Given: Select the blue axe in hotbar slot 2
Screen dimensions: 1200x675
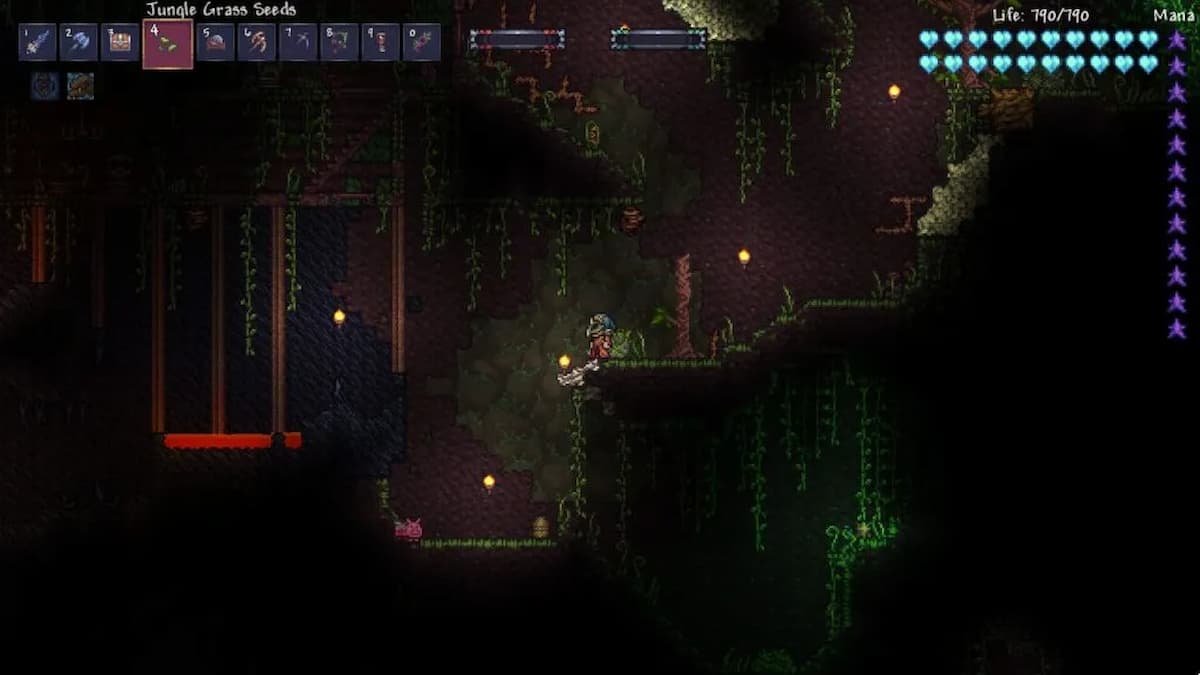Looking at the screenshot, I should click(78, 43).
